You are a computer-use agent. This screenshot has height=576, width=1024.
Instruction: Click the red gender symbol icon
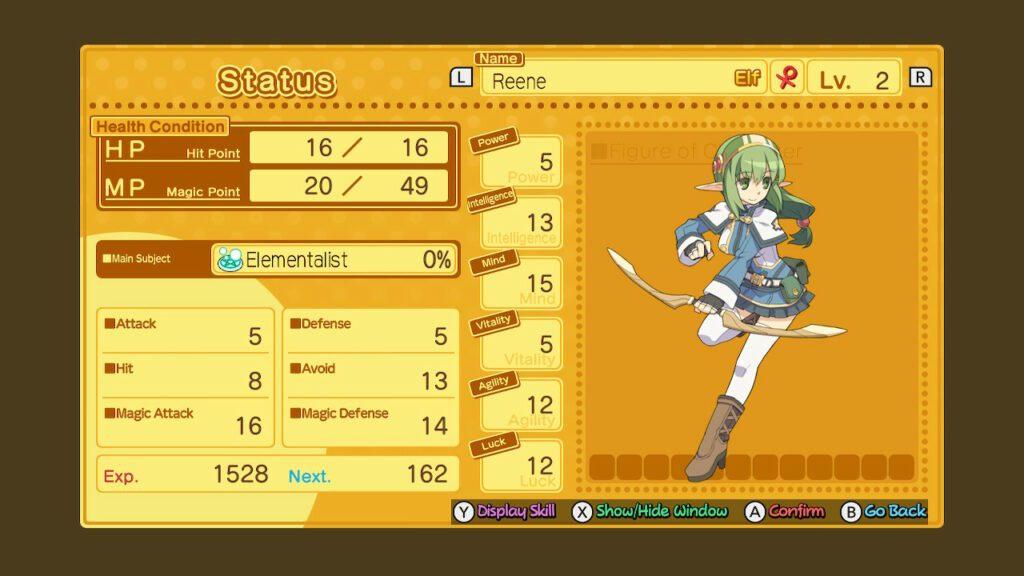(x=786, y=79)
